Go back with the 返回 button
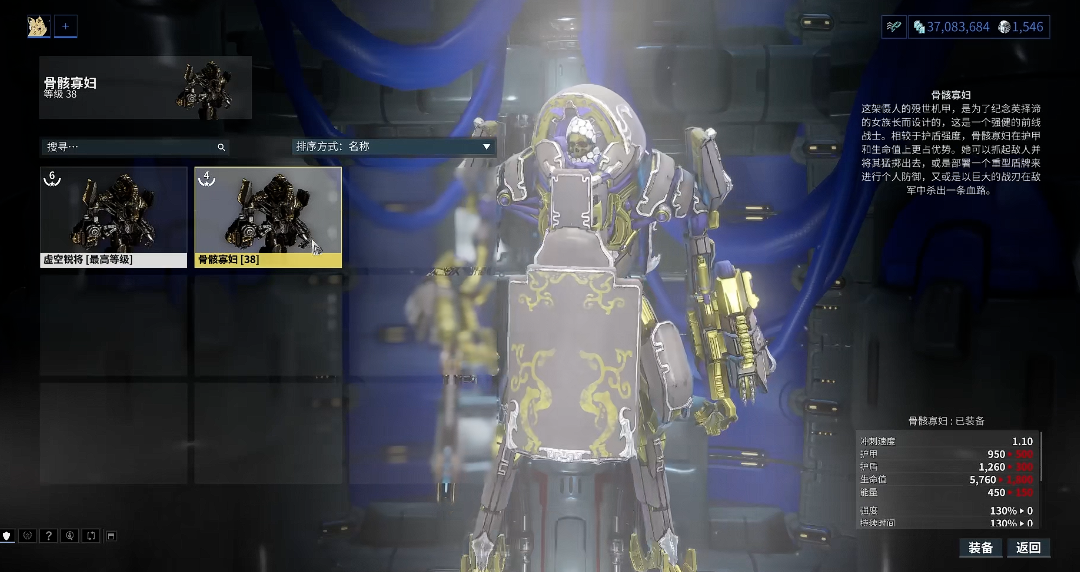Image resolution: width=1080 pixels, height=572 pixels. tap(1028, 548)
